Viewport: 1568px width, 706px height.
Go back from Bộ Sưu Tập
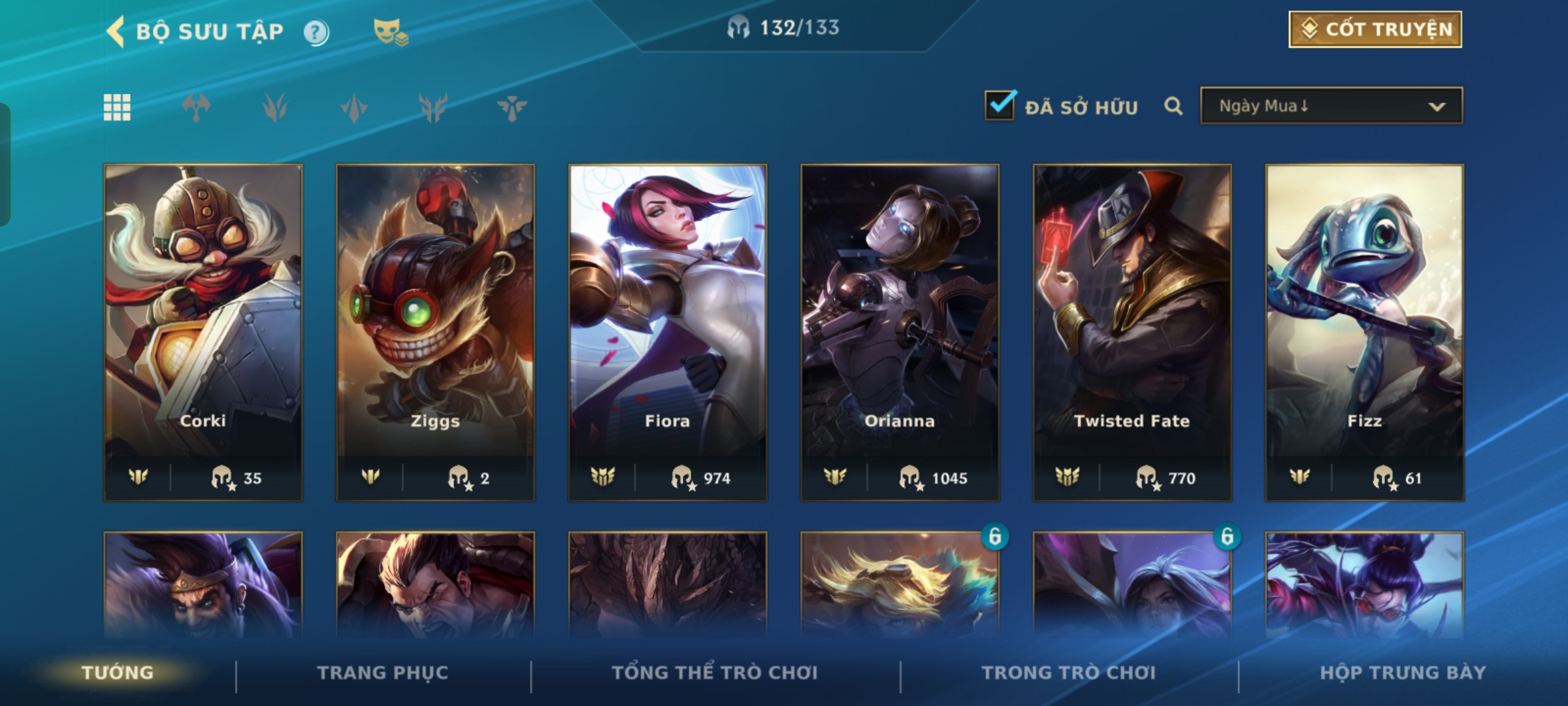(116, 31)
